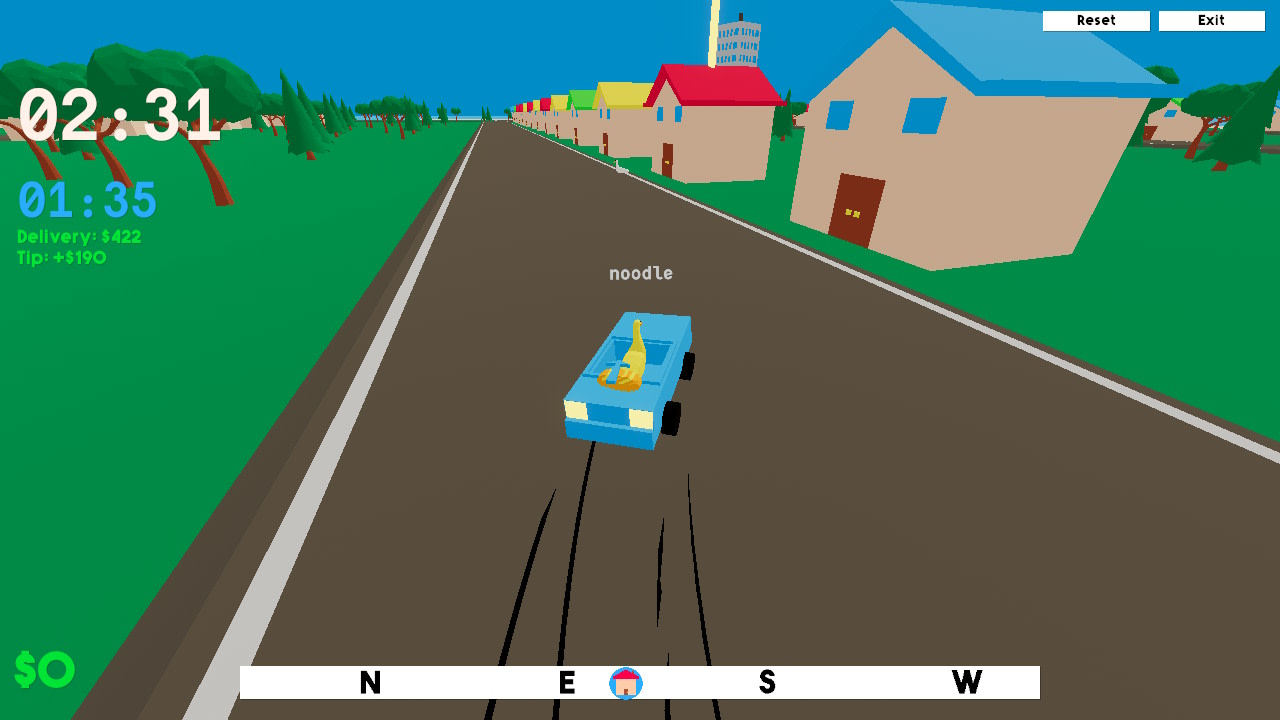Image resolution: width=1280 pixels, height=720 pixels.
Task: Click the pink house icon on the compass
Action: click(625, 683)
